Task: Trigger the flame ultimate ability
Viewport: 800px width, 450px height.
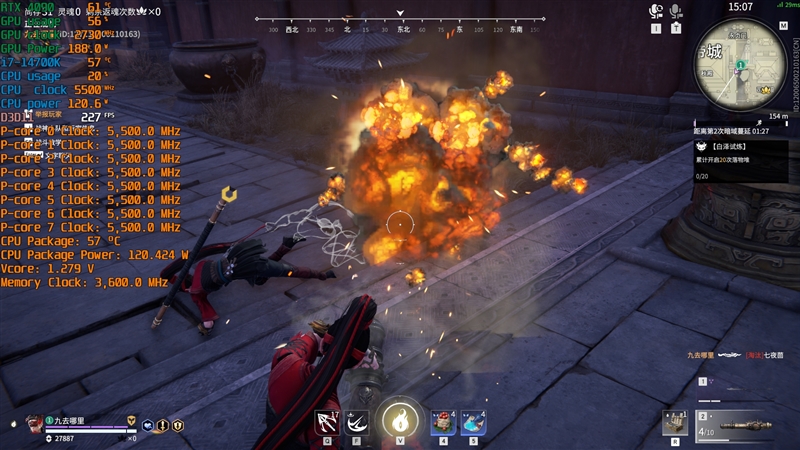Action: tap(400, 419)
